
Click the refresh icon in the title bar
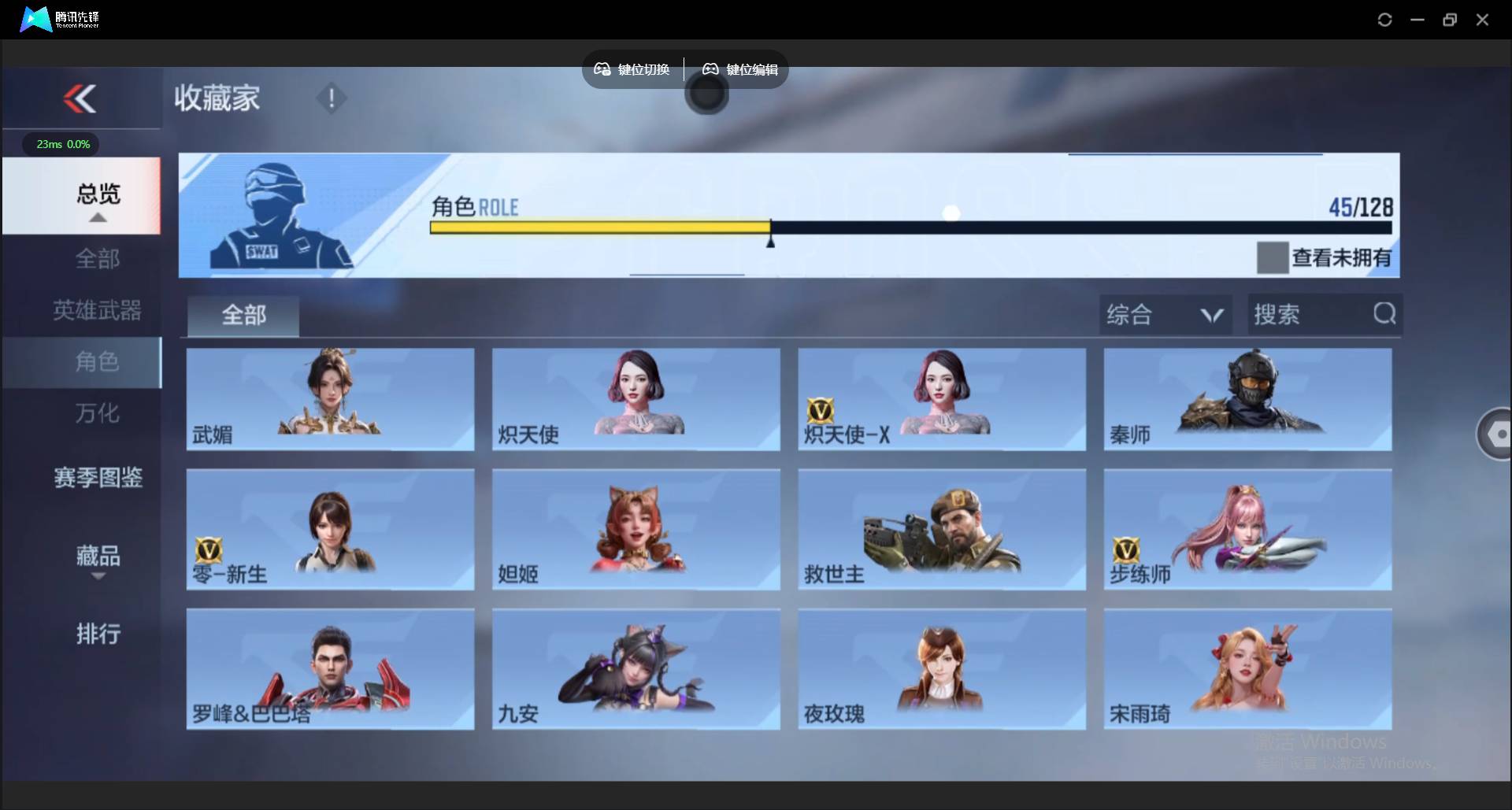tap(1384, 19)
